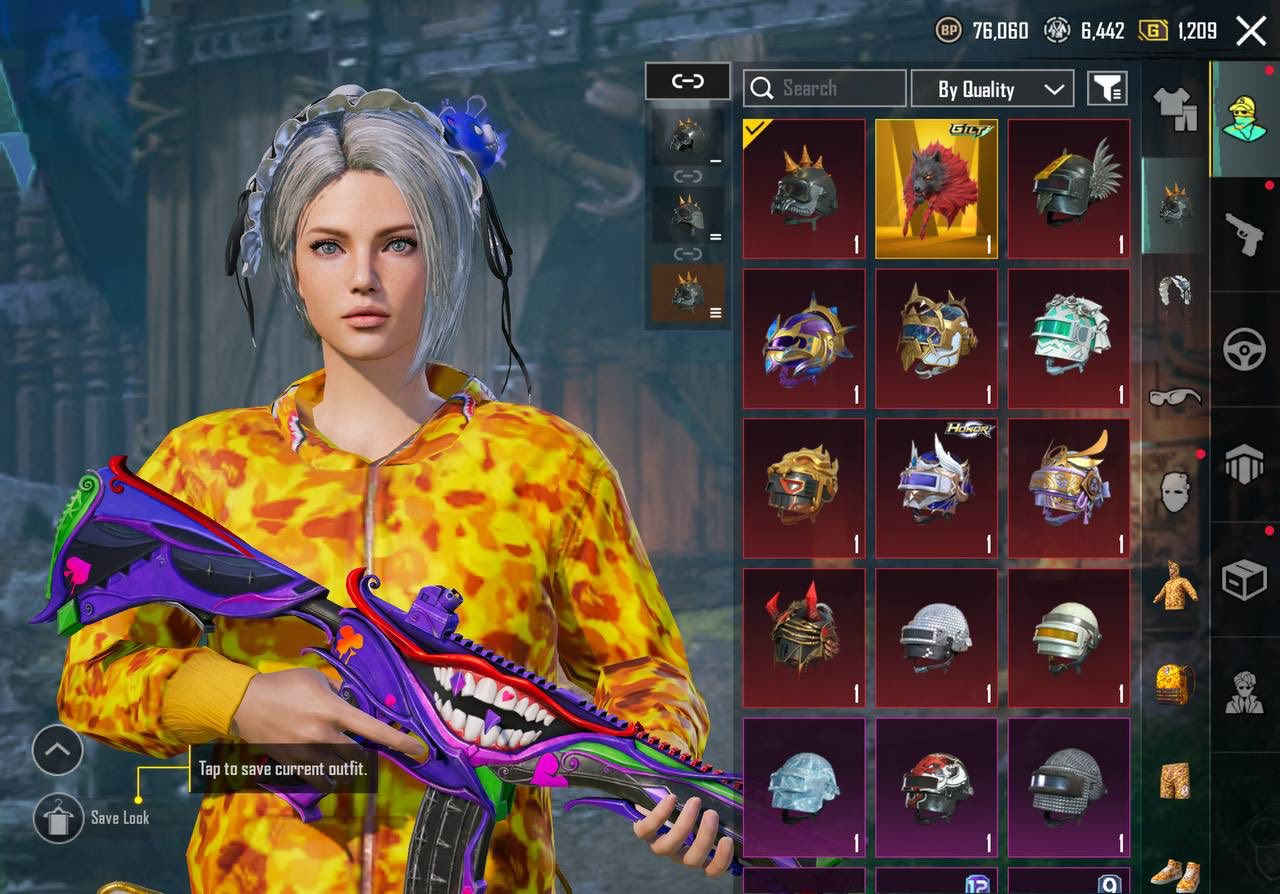Click the Search field
1280x894 pixels.
pos(825,89)
